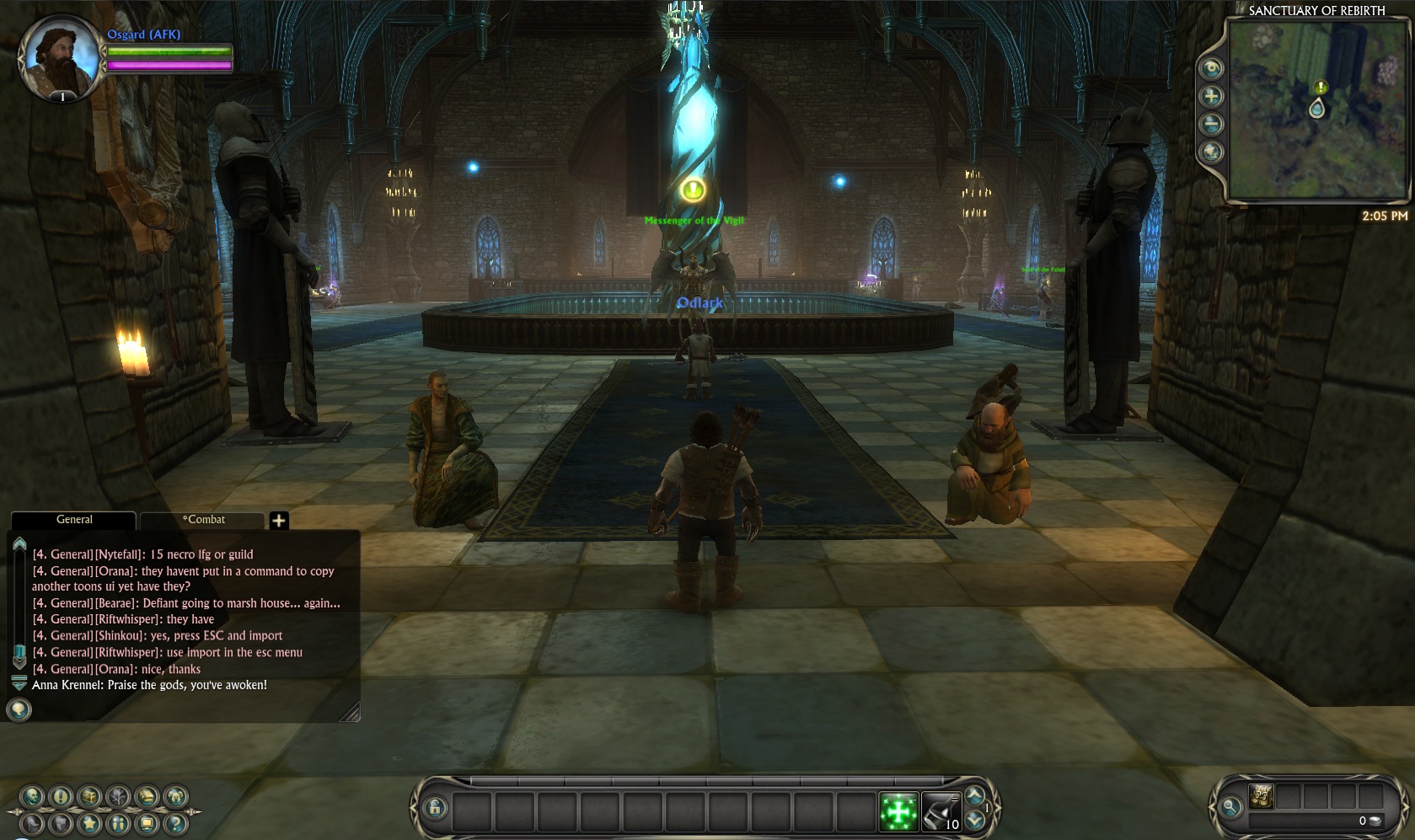Activate the green cross healing ability
1415x840 pixels.
coord(898,812)
